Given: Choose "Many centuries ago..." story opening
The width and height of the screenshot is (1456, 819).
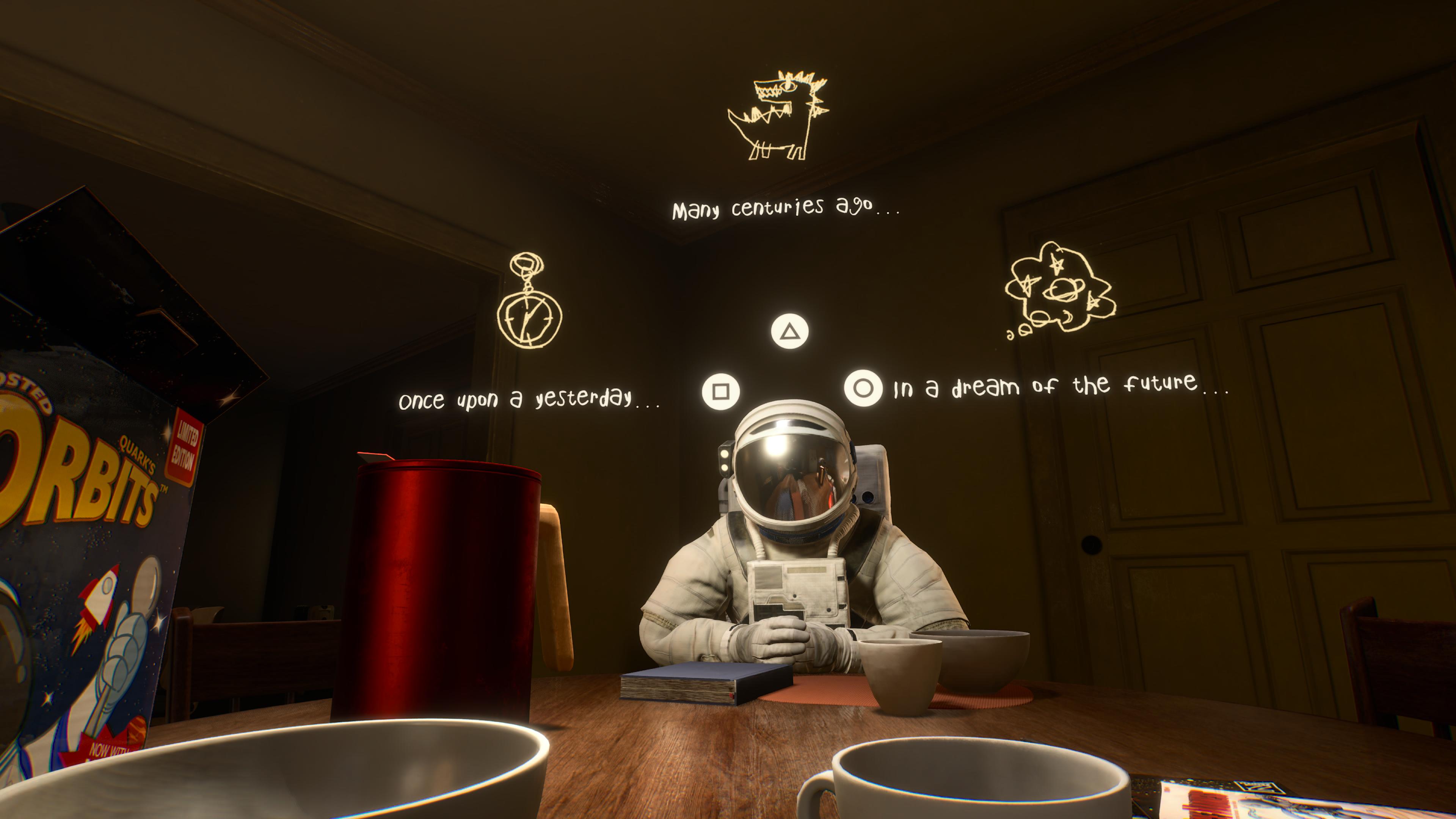Looking at the screenshot, I should point(785,208).
